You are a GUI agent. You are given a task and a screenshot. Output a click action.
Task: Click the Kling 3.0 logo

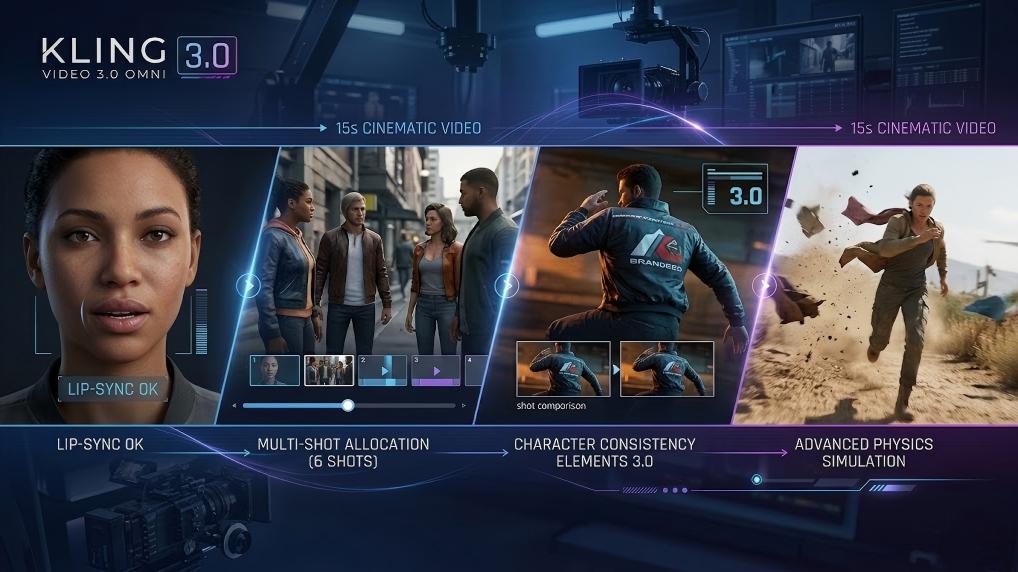coord(138,56)
